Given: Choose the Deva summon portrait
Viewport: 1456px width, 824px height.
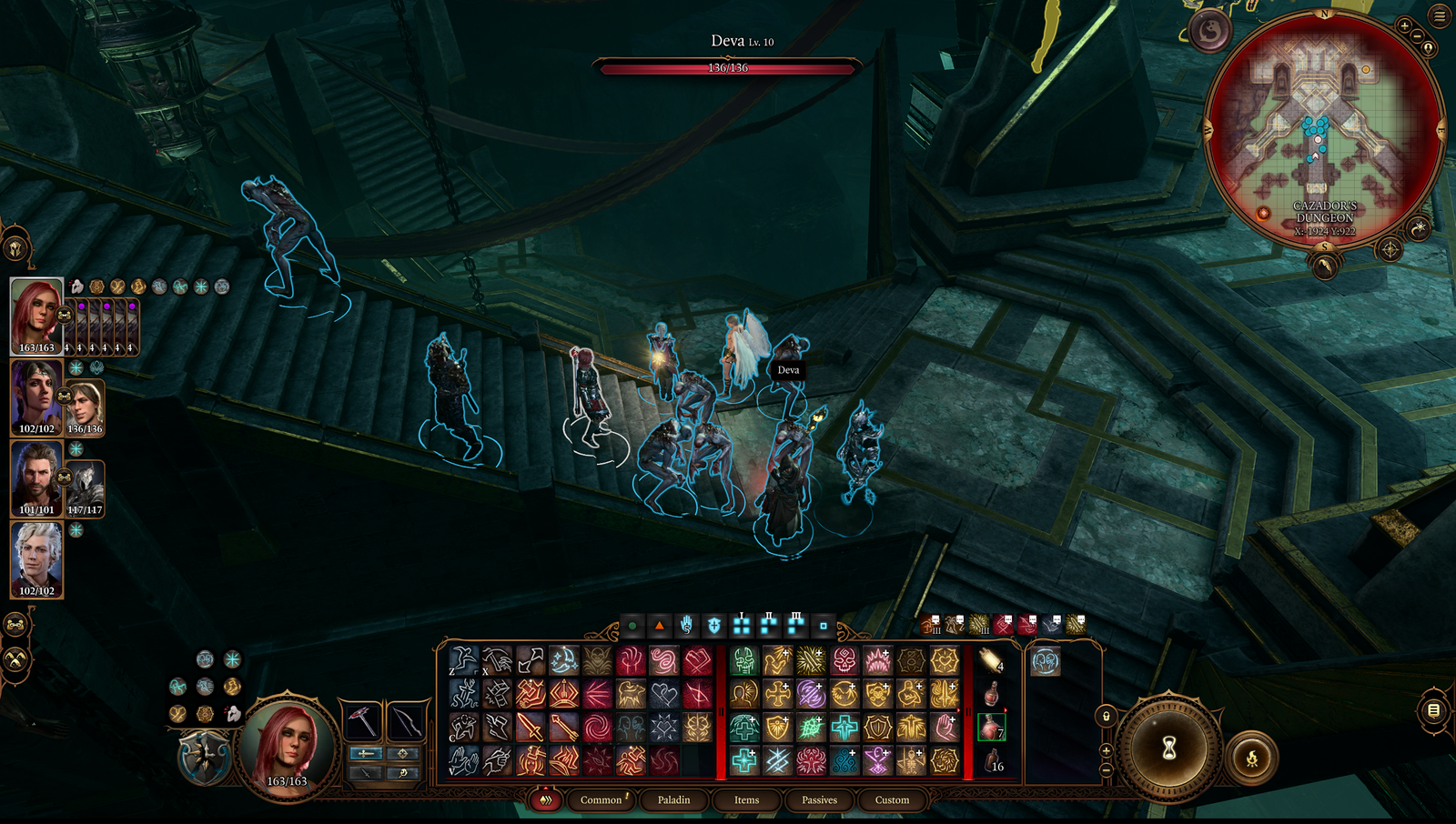Looking at the screenshot, I should [85, 408].
